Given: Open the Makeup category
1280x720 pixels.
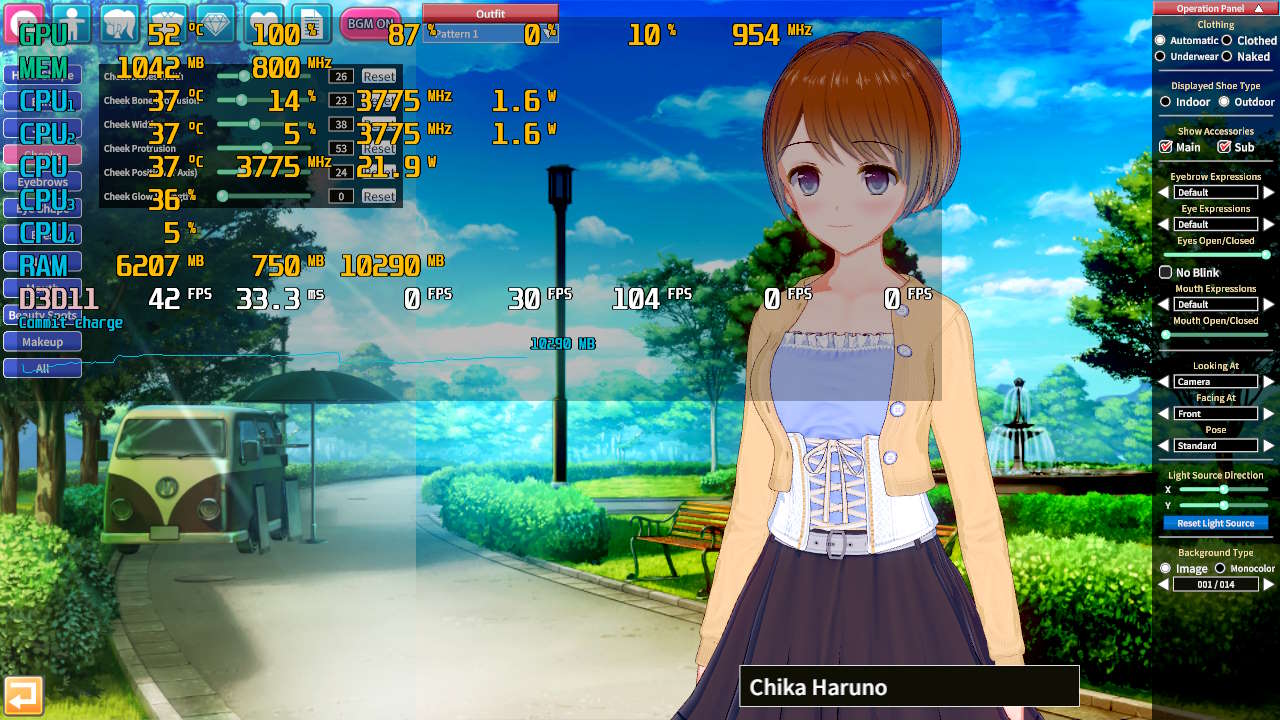Looking at the screenshot, I should tap(42, 342).
